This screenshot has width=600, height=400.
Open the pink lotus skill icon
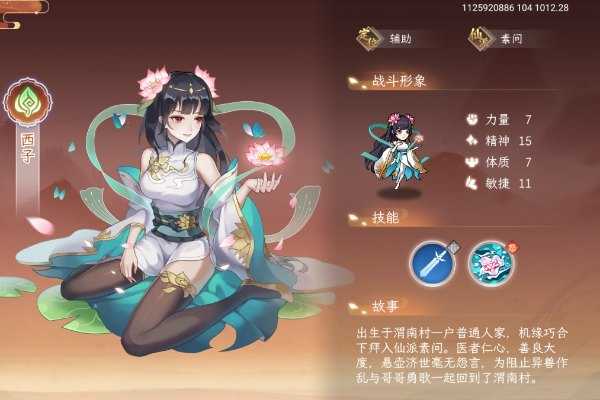tap(492, 263)
